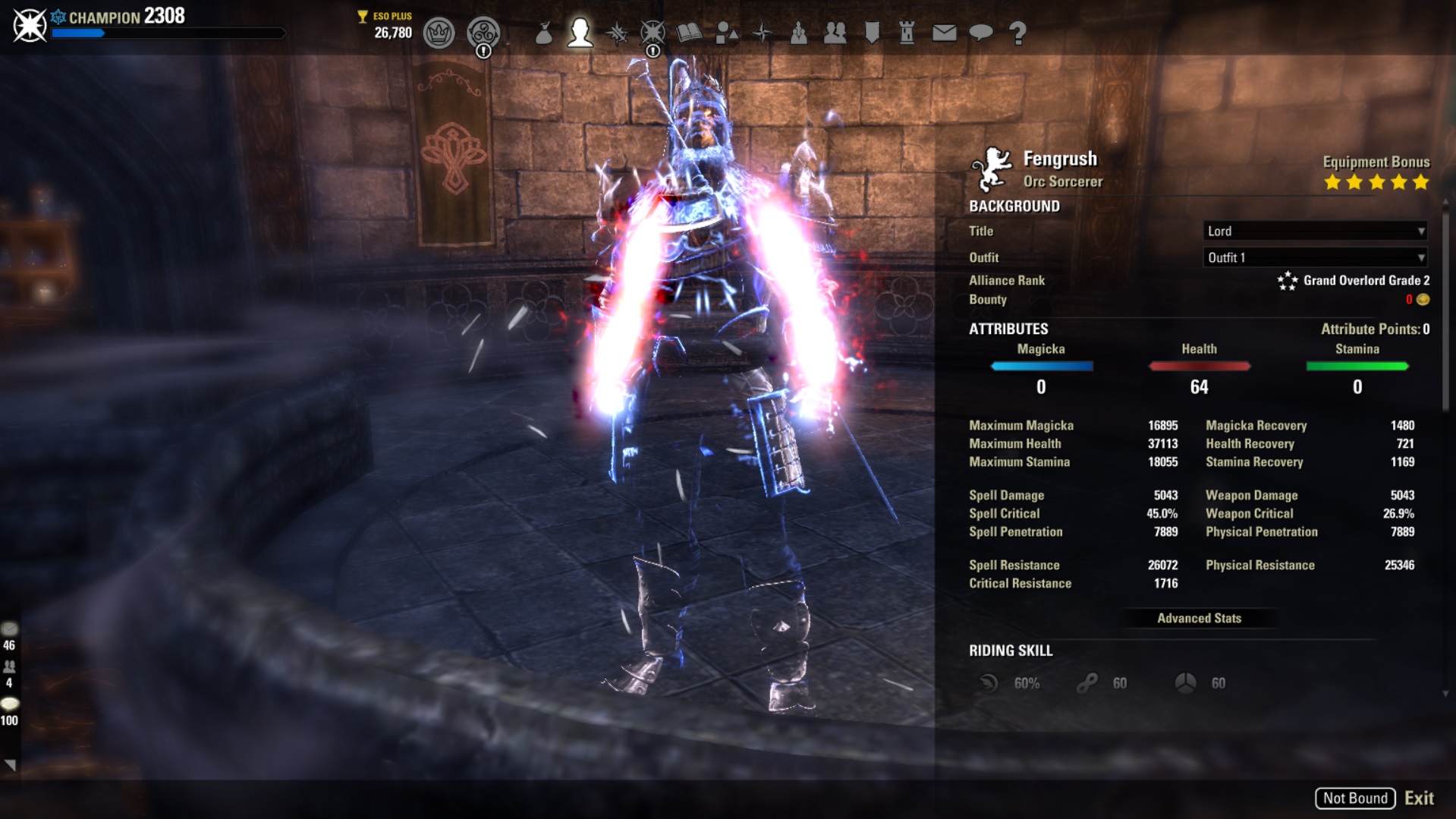This screenshot has height=819, width=1456.
Task: Open the triskelion seasonal store icon
Action: (483, 33)
